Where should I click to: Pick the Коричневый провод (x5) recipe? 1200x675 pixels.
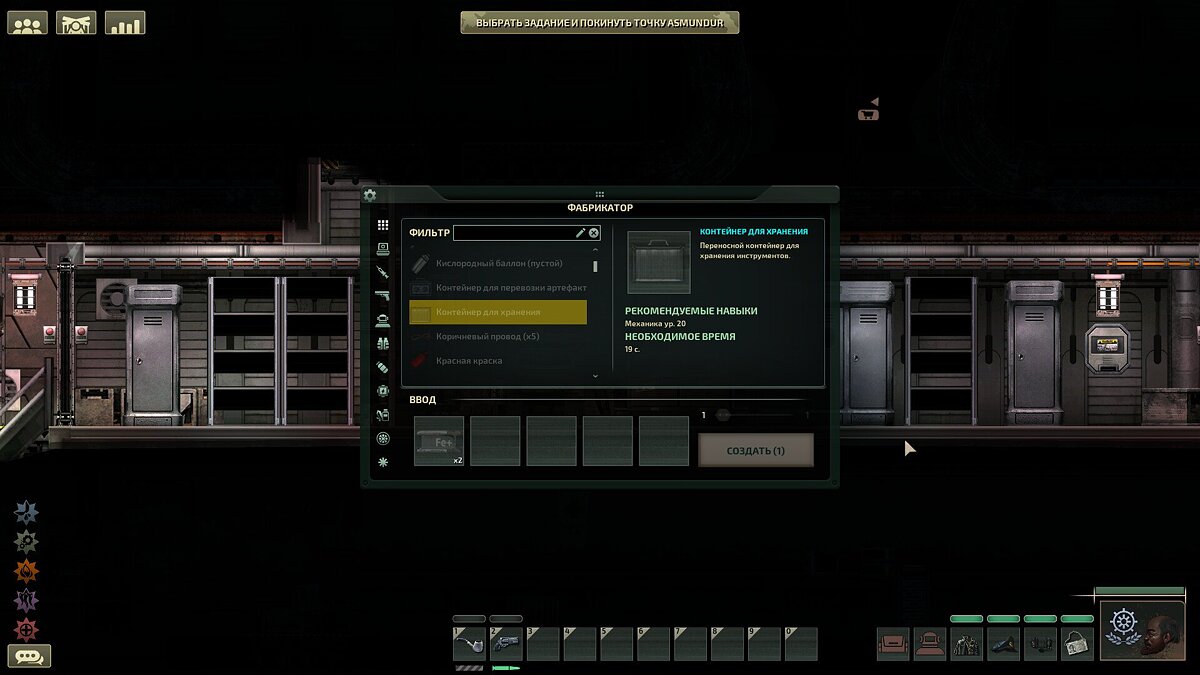pyautogui.click(x=497, y=336)
